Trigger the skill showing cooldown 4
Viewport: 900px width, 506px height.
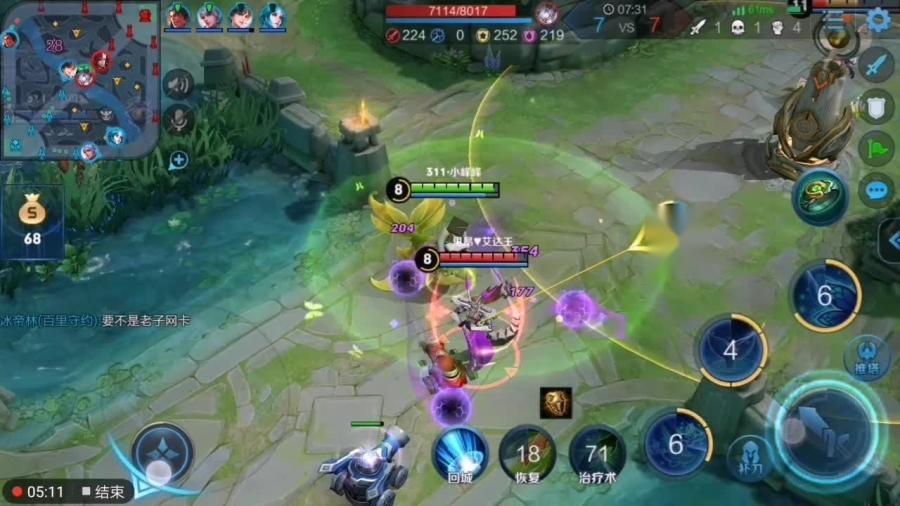731,351
